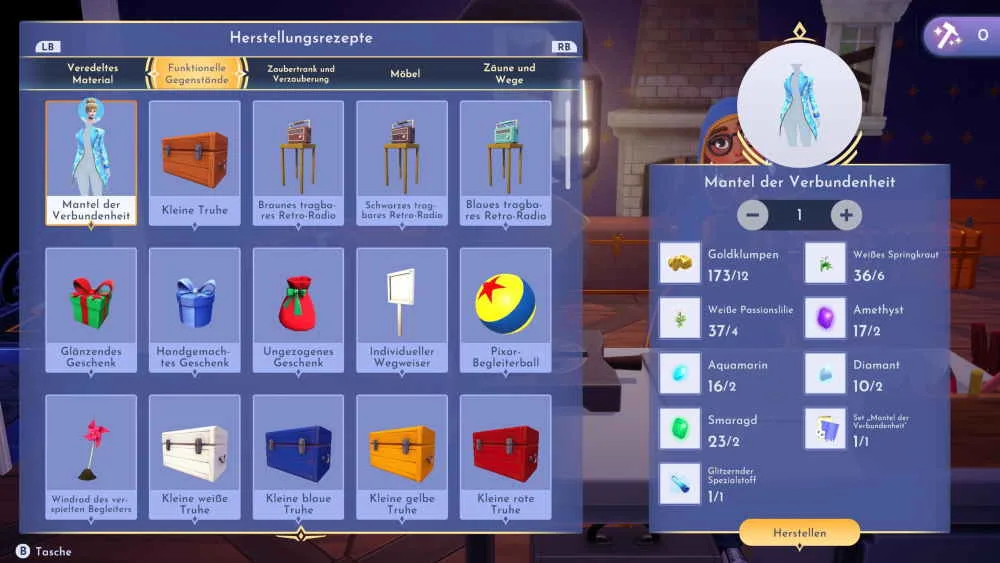
Task: Select the Windrad des verspielten Begleiters recipe
Action: pyautogui.click(x=91, y=457)
